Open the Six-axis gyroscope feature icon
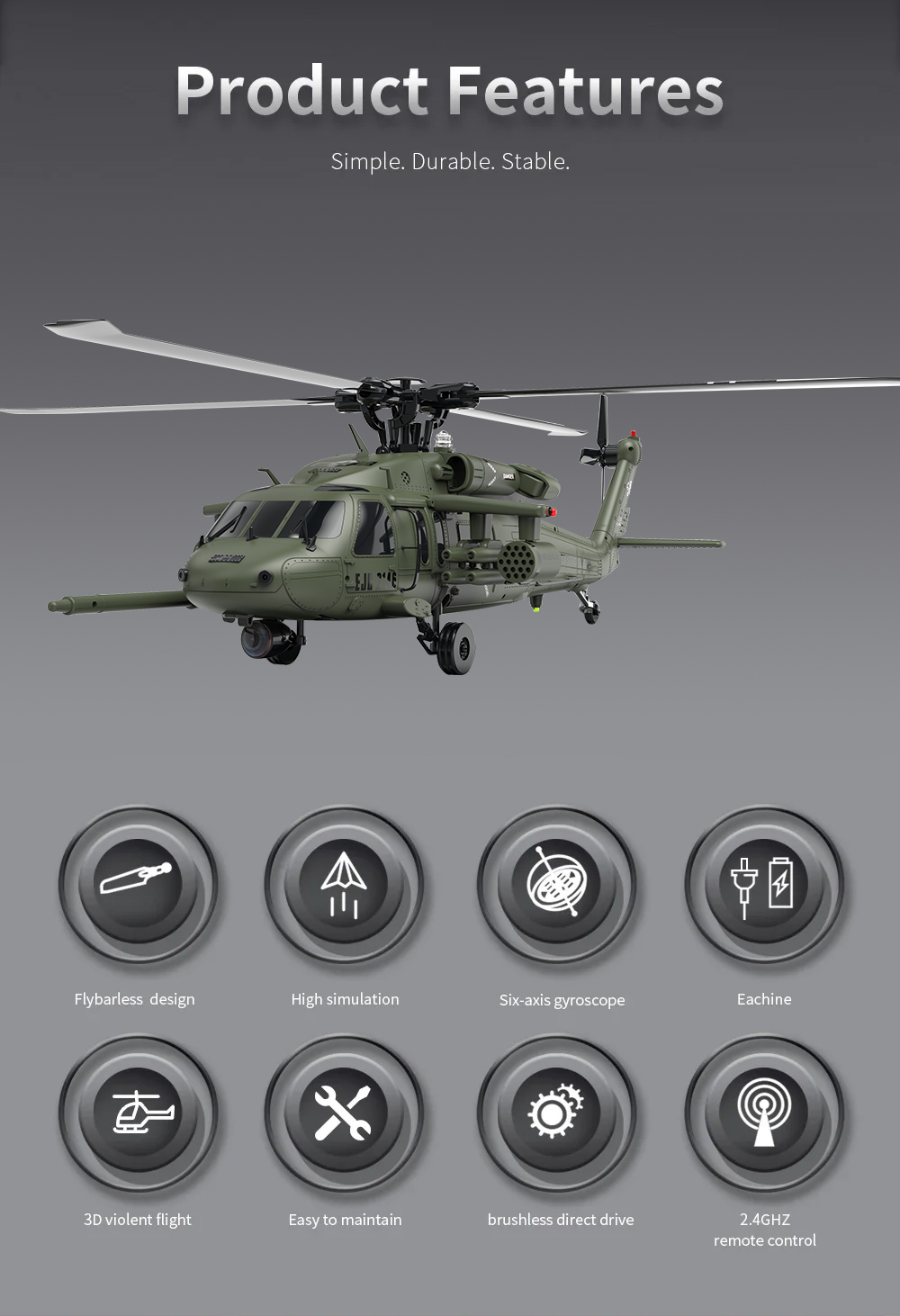Image resolution: width=900 pixels, height=1316 pixels. click(556, 883)
